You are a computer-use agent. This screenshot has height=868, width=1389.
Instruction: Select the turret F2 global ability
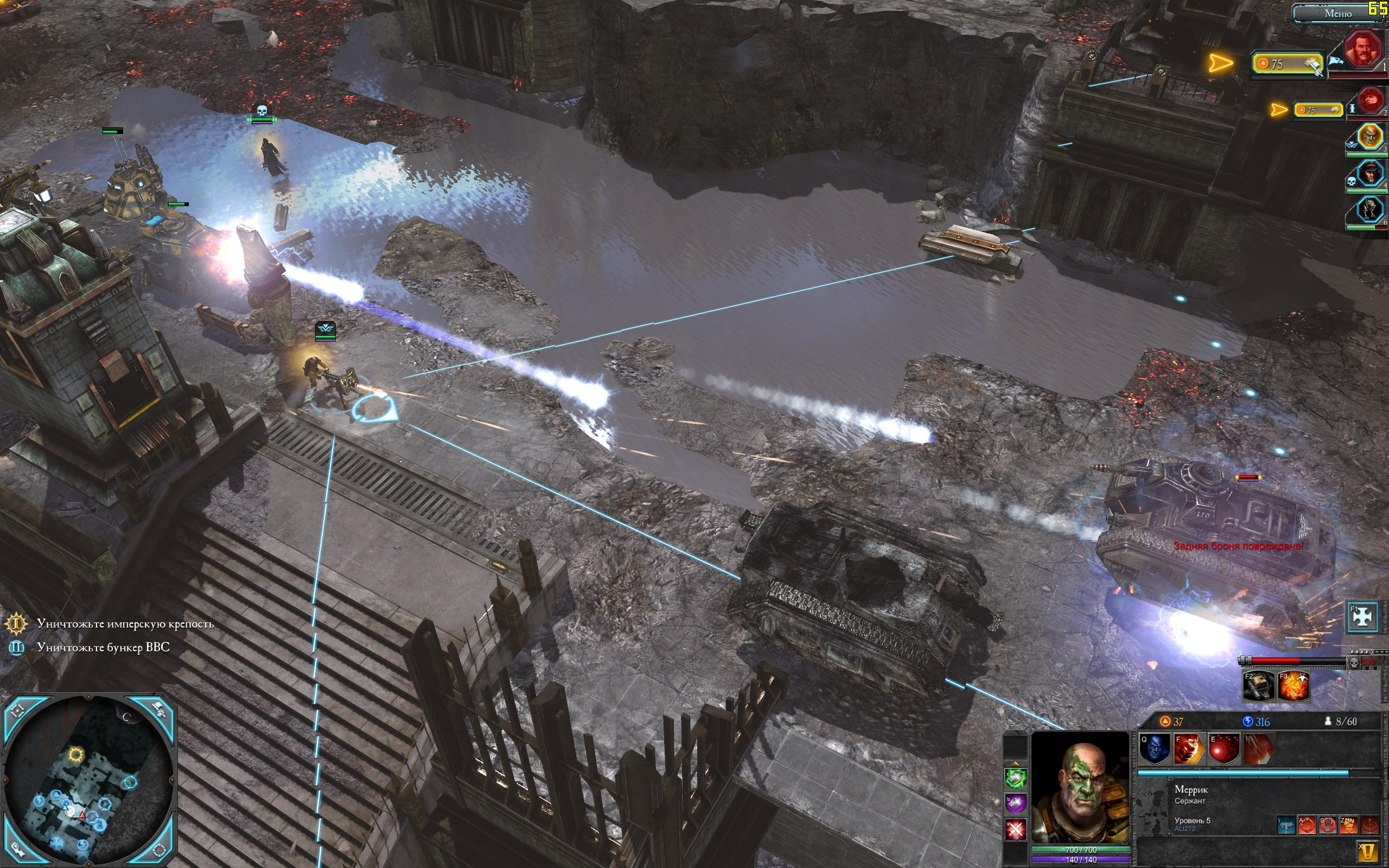[x=1258, y=686]
